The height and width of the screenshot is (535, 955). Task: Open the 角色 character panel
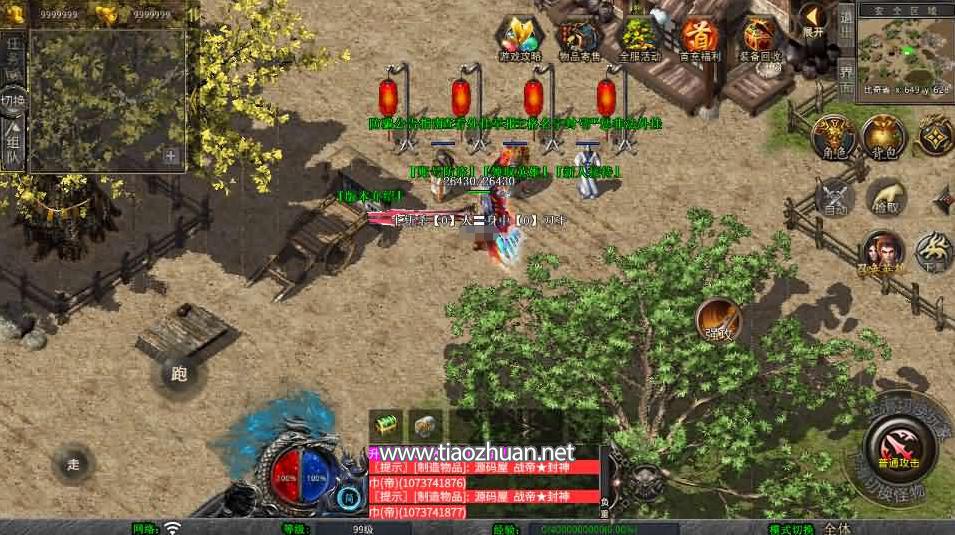coord(831,135)
